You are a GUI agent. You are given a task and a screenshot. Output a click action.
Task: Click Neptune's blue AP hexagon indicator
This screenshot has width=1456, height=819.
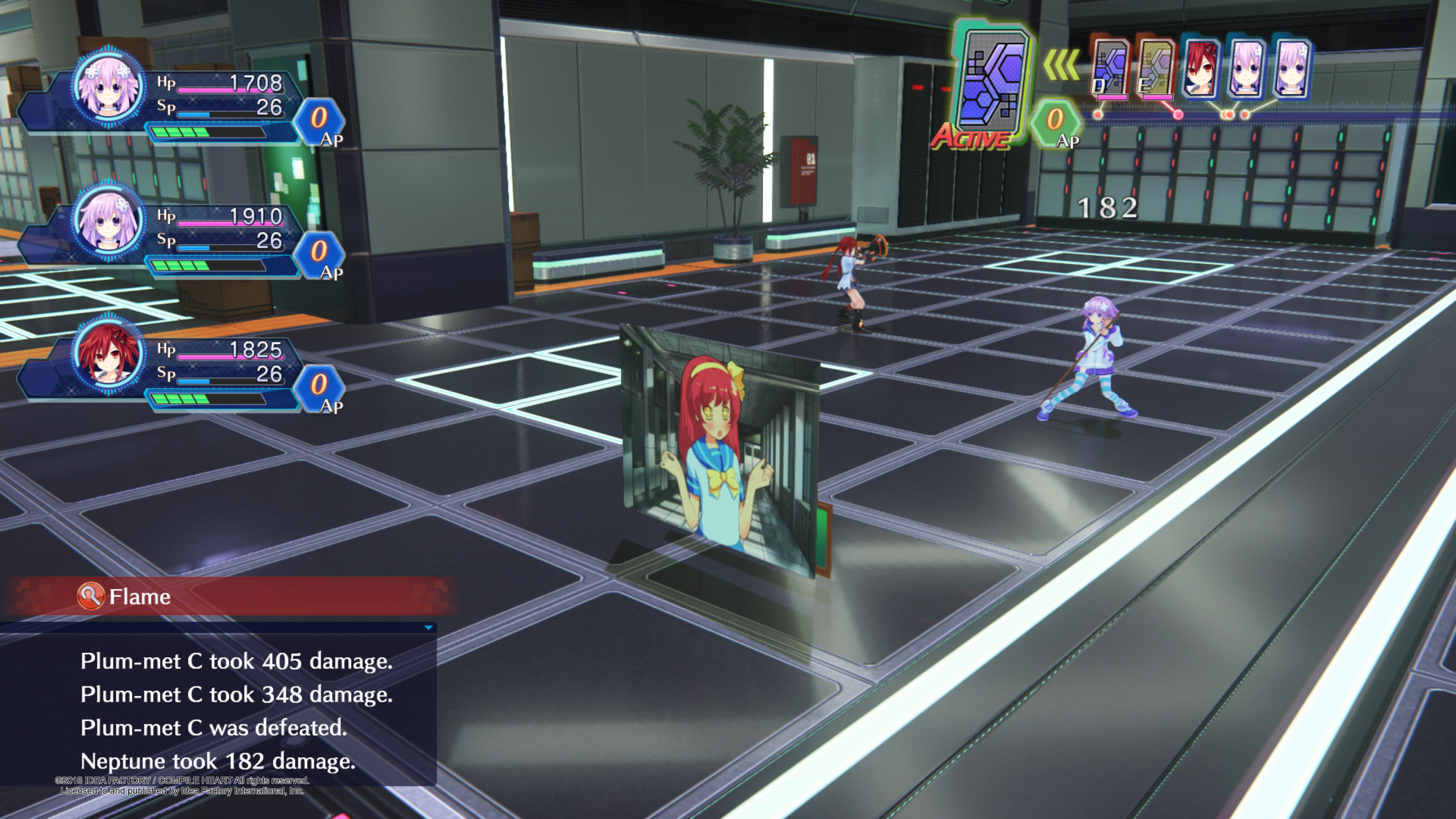pyautogui.click(x=318, y=119)
